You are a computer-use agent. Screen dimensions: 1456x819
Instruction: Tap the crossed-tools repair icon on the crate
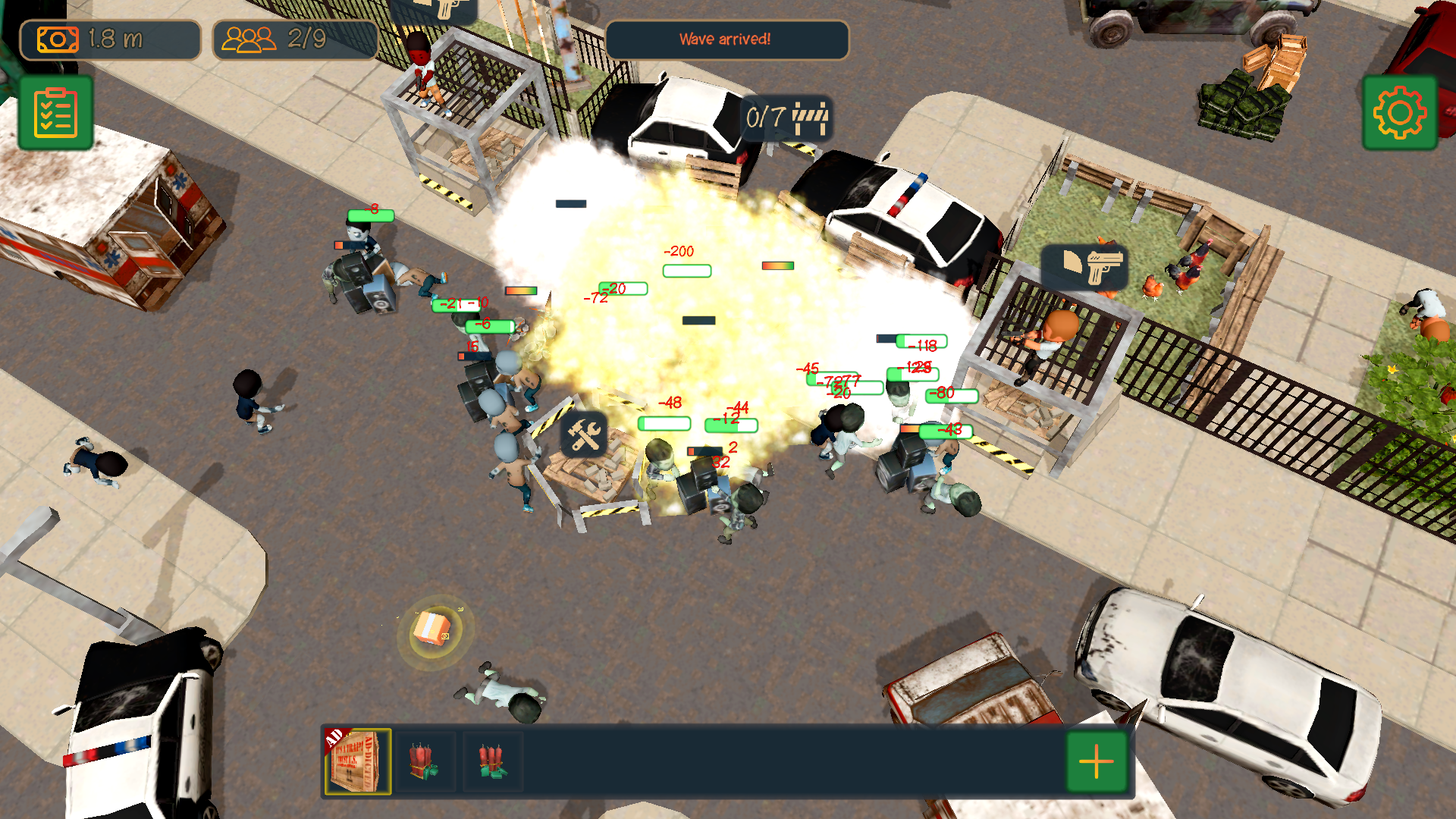tap(582, 434)
